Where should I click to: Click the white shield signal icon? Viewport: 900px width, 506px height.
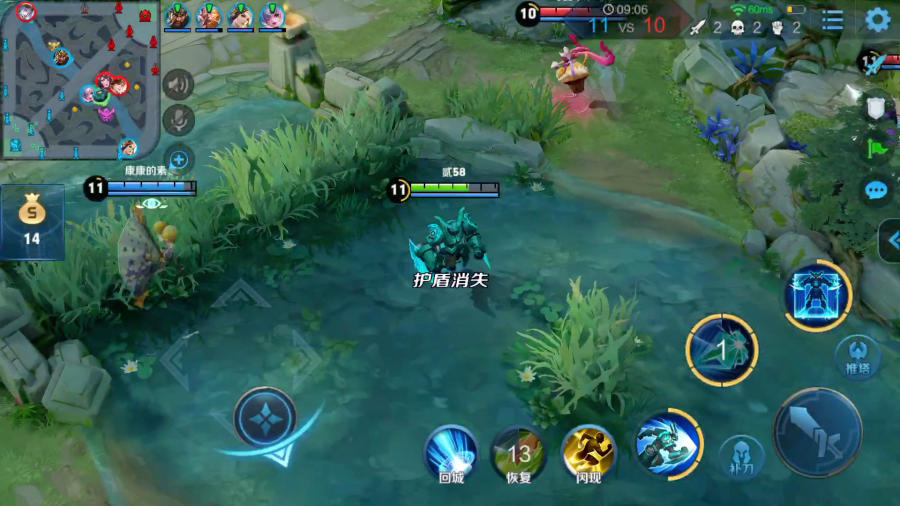pos(876,108)
